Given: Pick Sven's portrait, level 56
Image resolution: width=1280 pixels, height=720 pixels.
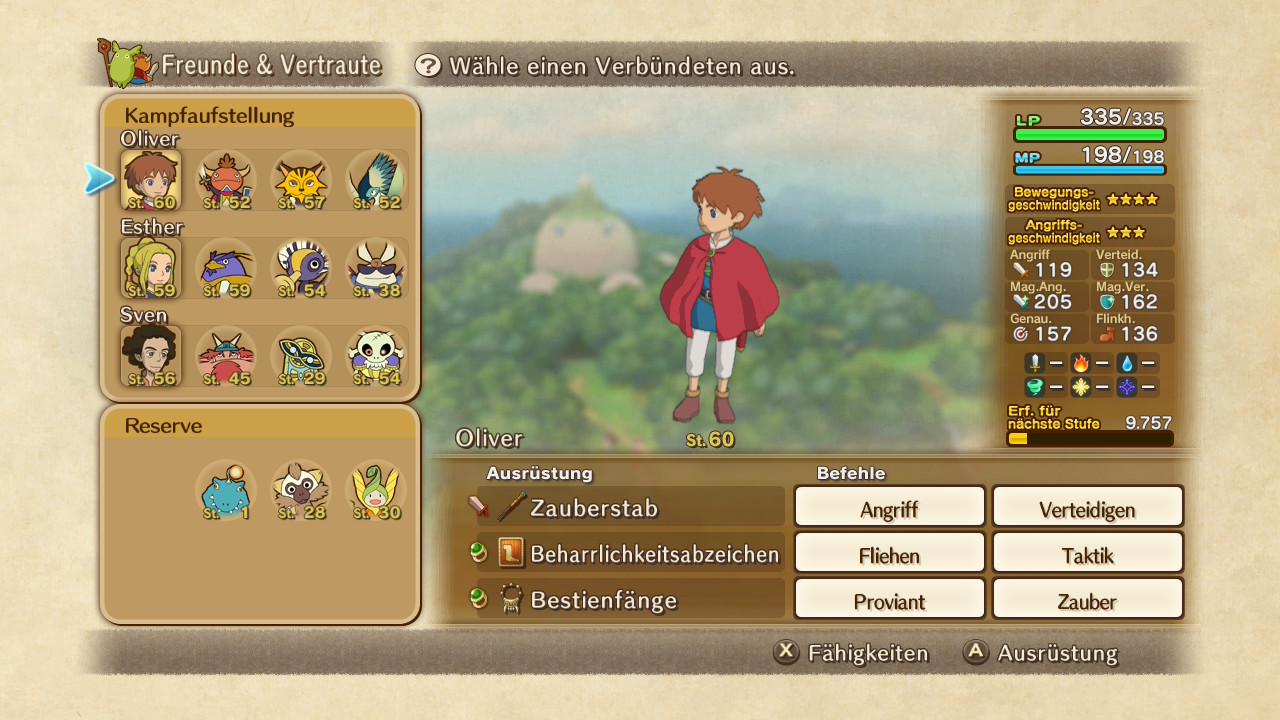Looking at the screenshot, I should 151,356.
